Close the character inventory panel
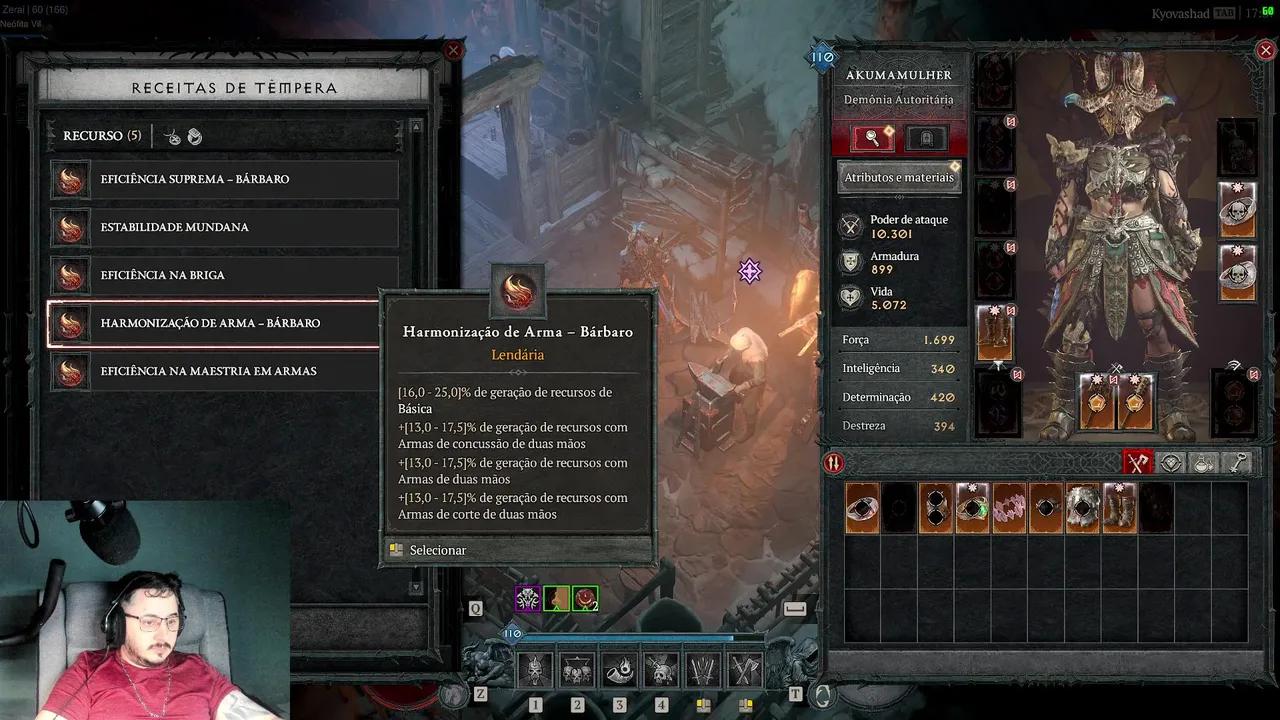Image resolution: width=1280 pixels, height=720 pixels. coord(1265,51)
